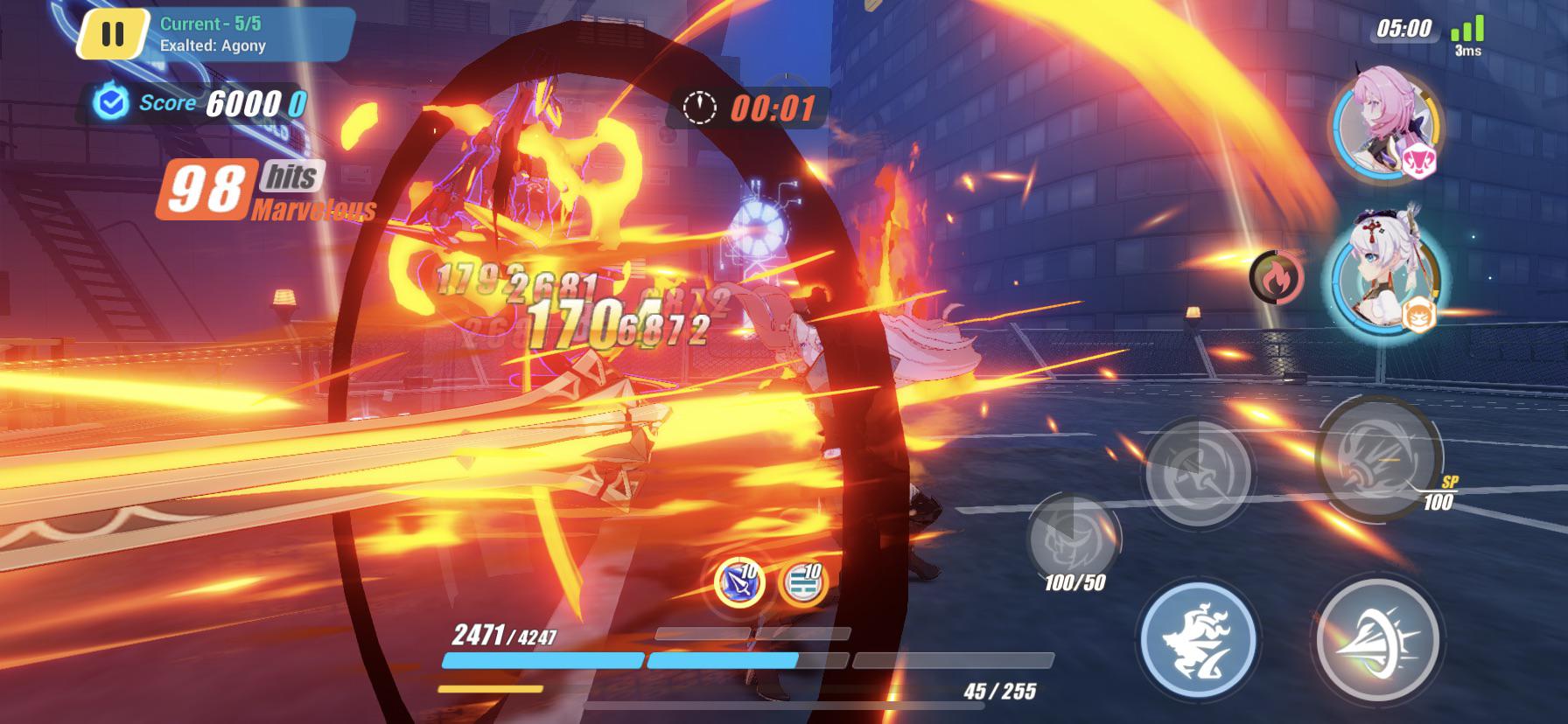Tap the fire element icon
Screen dimensions: 1568x724
click(1277, 277)
